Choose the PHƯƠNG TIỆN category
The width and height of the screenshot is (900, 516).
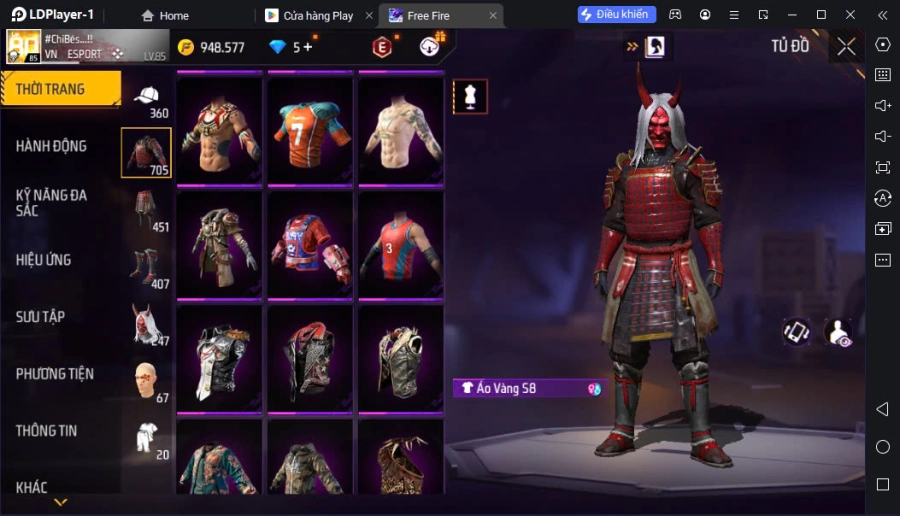coord(55,374)
